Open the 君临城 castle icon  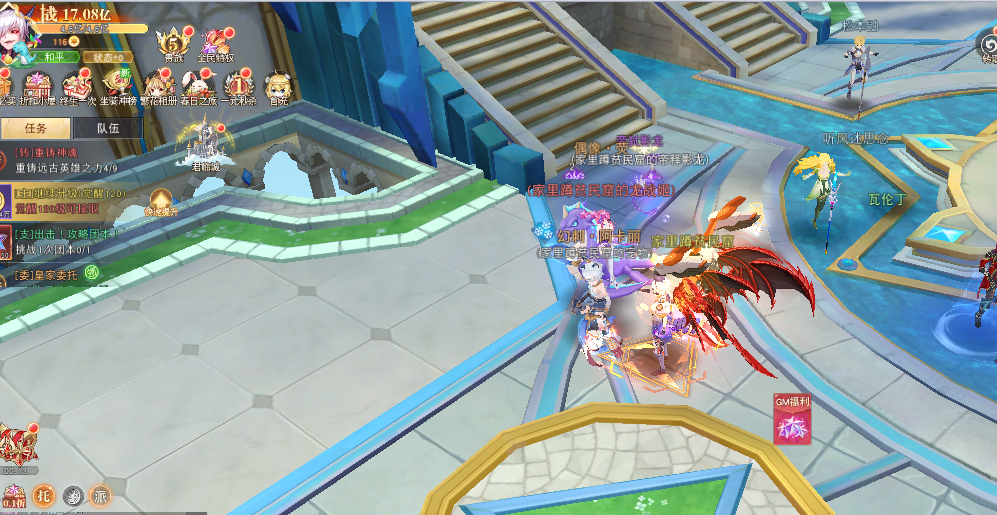(x=203, y=146)
